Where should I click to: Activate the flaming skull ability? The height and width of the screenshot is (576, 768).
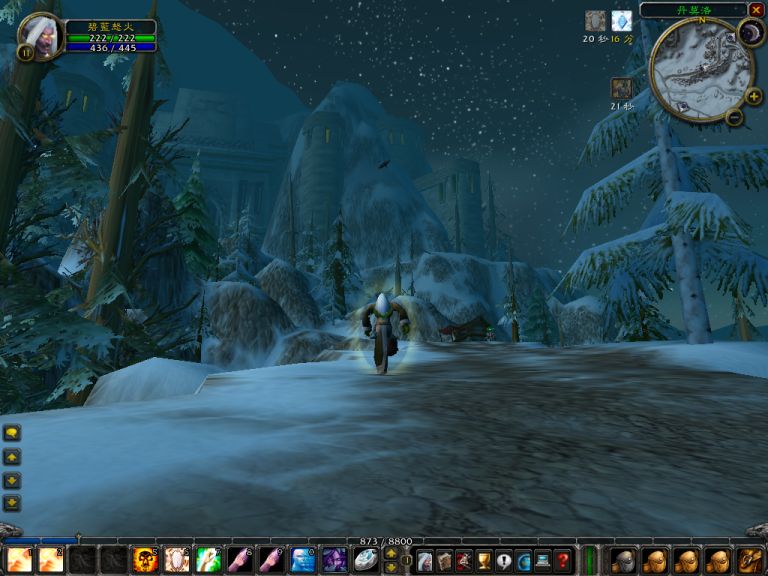[145, 560]
